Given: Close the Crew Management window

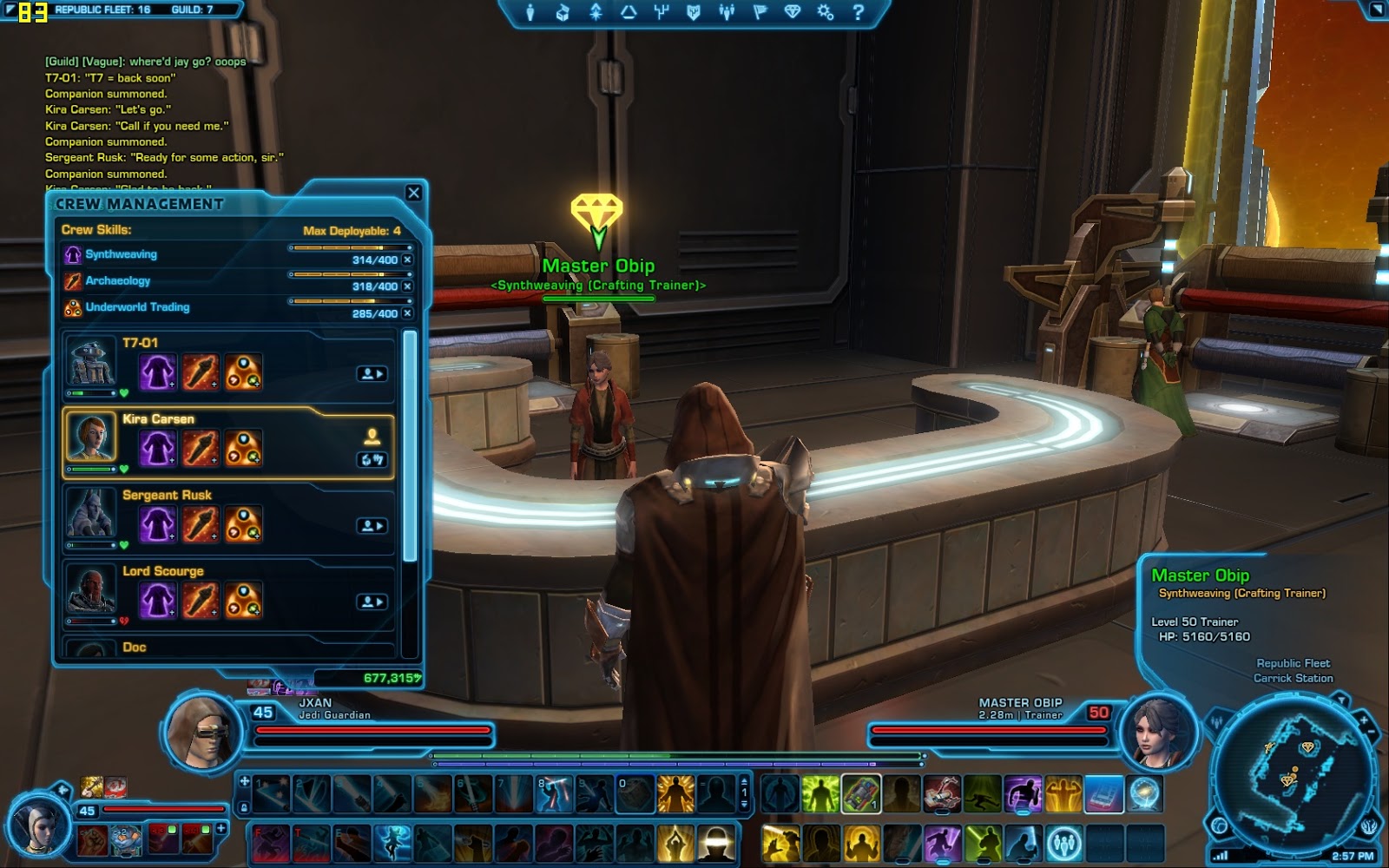Looking at the screenshot, I should pyautogui.click(x=414, y=193).
